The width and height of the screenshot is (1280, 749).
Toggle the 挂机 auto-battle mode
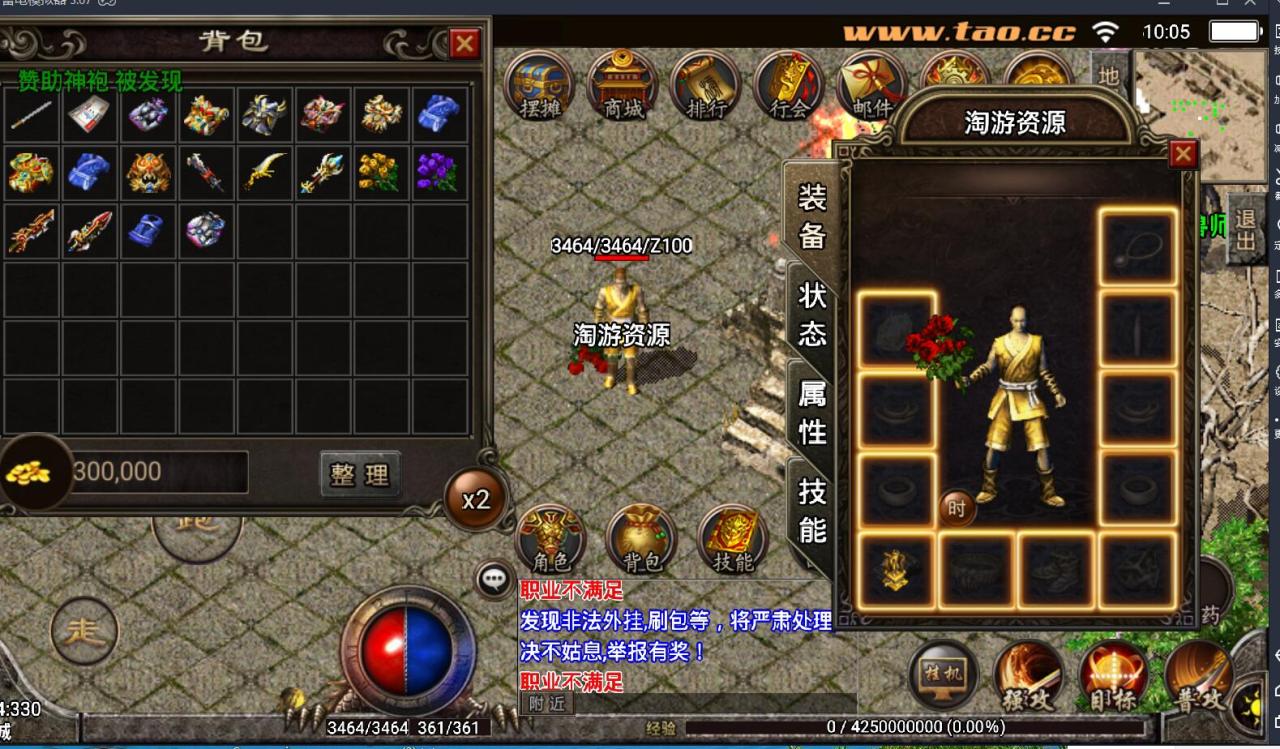coord(944,673)
